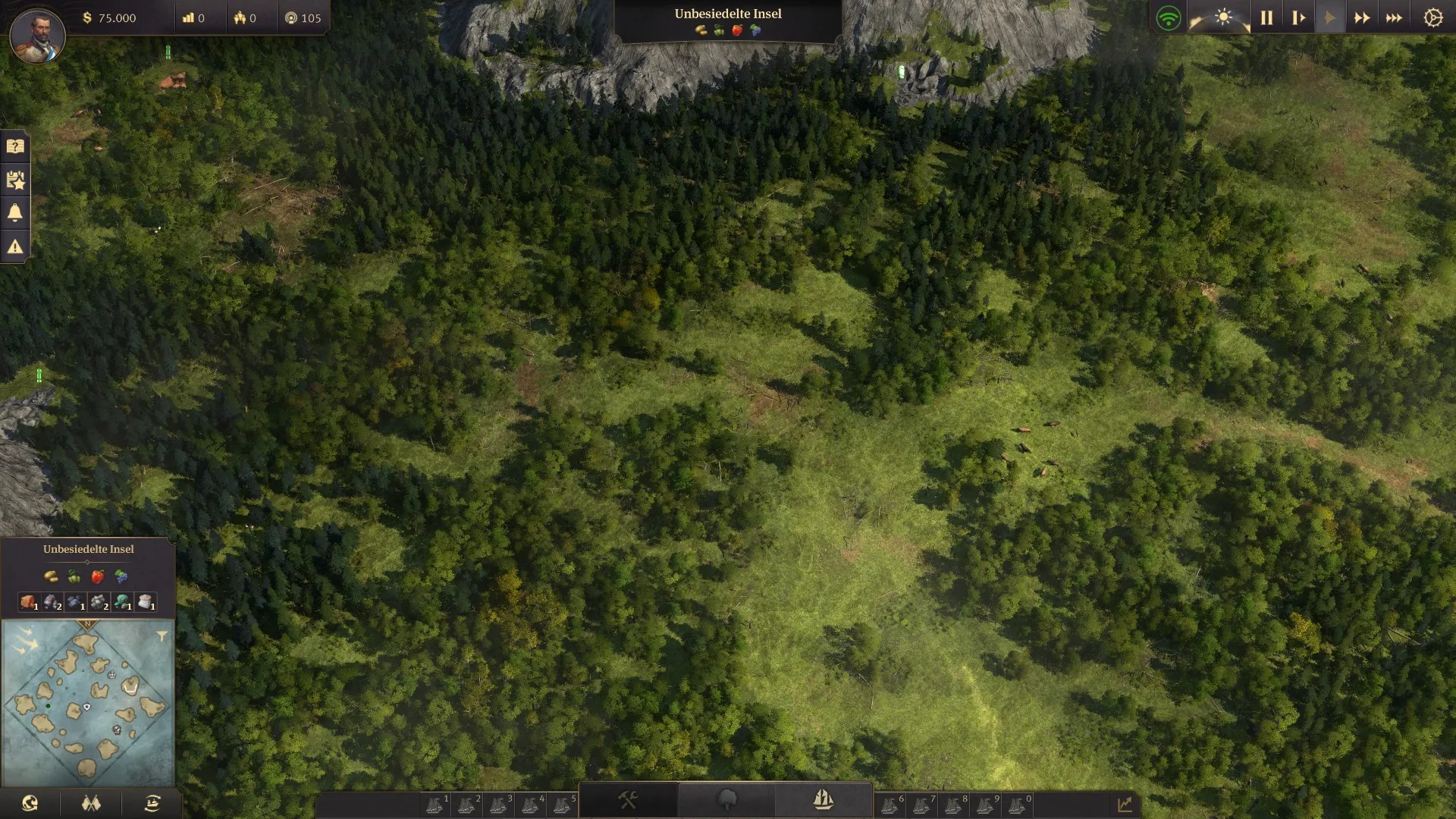Show the star puzzle-piece side panel

coord(15,180)
